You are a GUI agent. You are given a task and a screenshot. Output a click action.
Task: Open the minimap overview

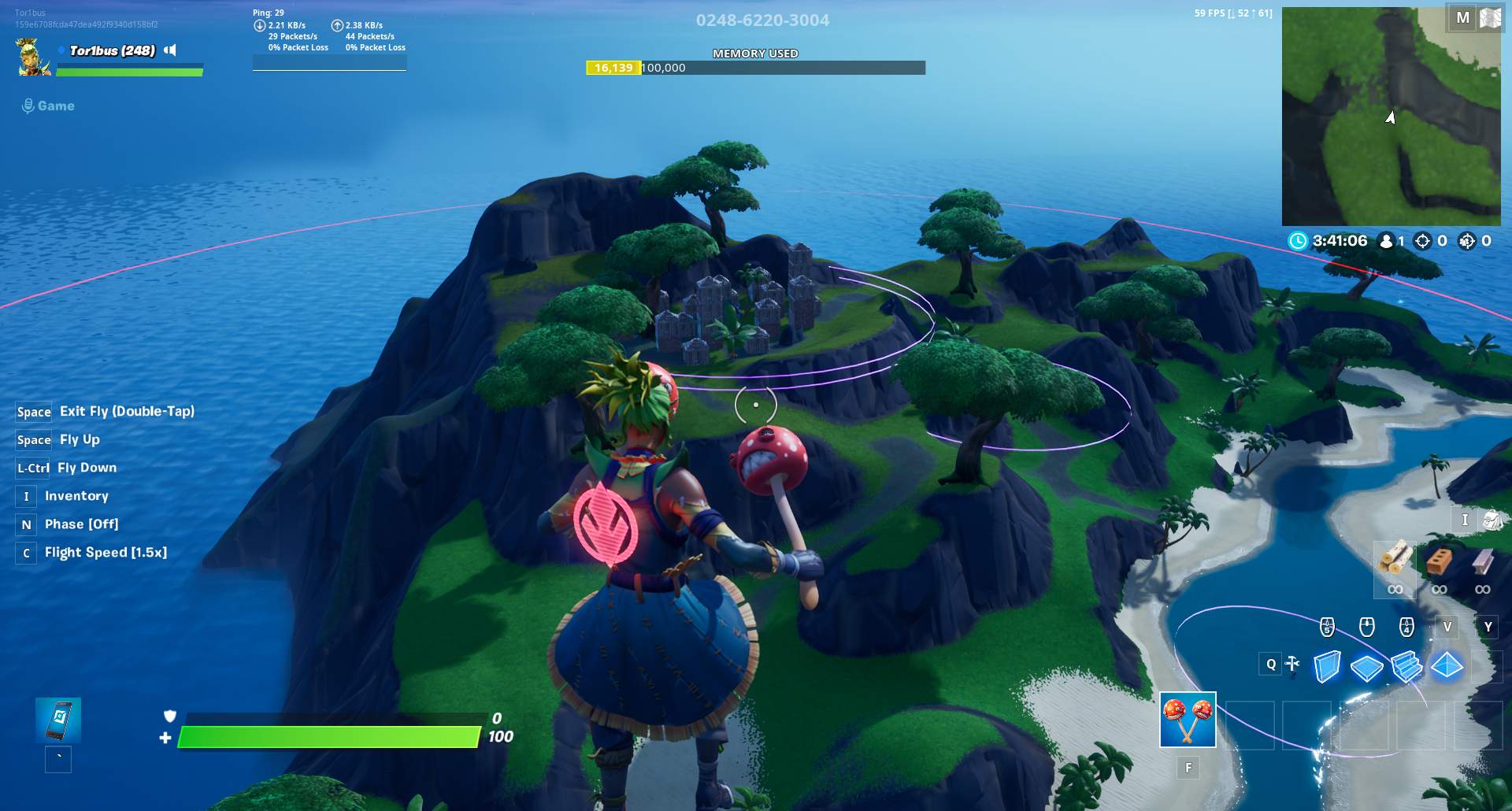[x=1391, y=117]
